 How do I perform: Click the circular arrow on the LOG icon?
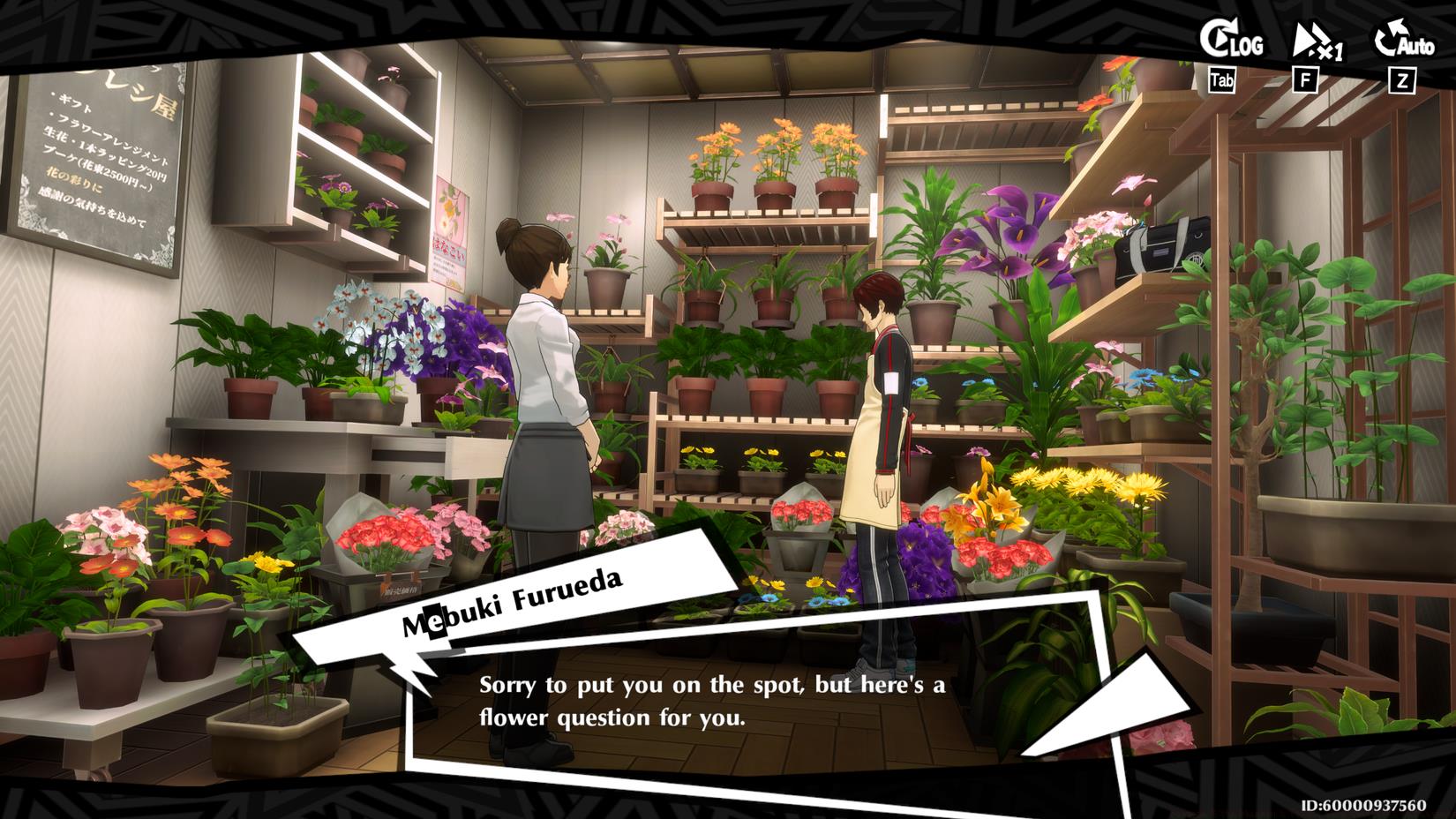coord(1220,39)
